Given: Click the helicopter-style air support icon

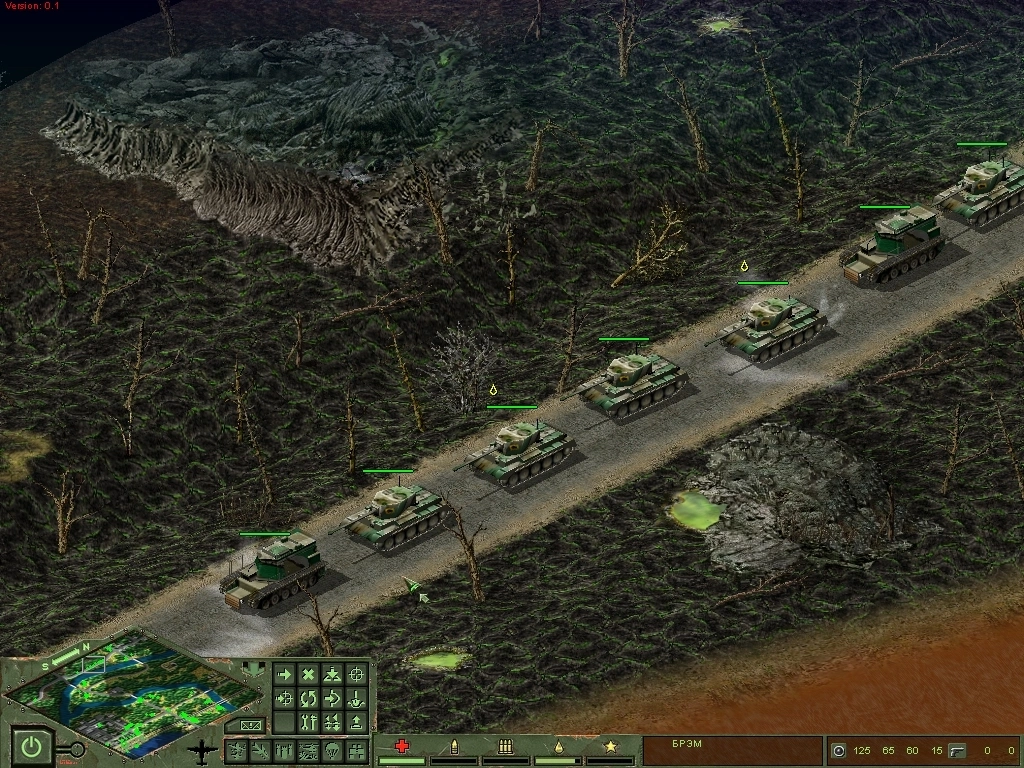Looking at the screenshot, I should pos(307,750).
